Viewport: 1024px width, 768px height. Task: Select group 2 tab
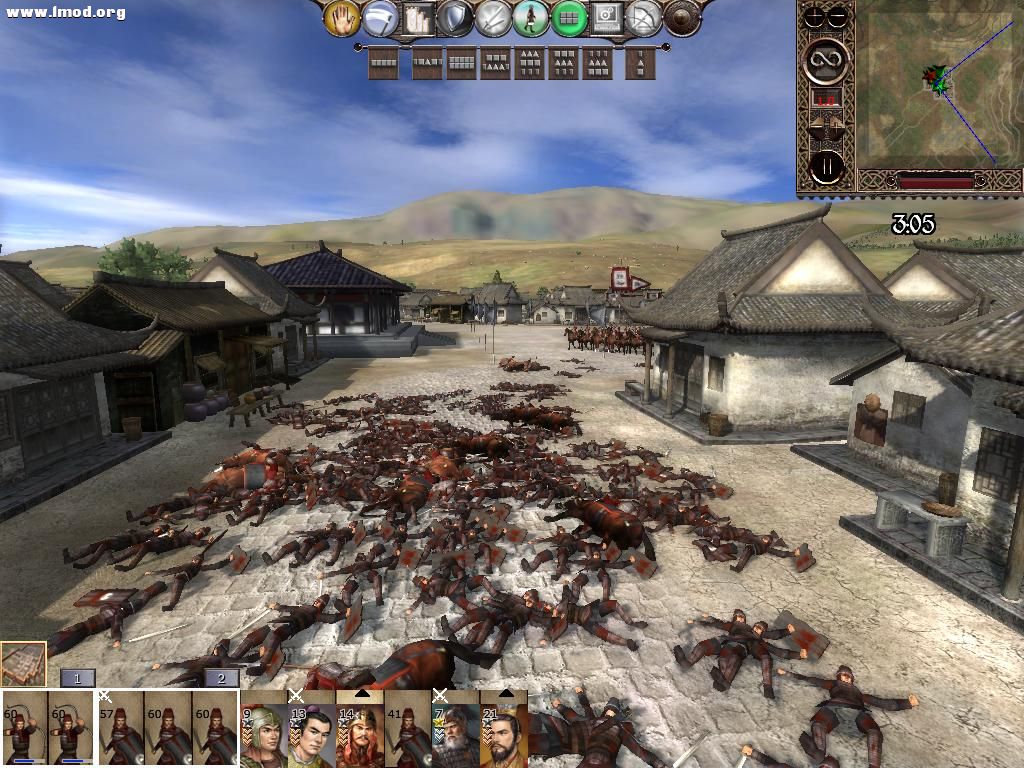(x=221, y=678)
